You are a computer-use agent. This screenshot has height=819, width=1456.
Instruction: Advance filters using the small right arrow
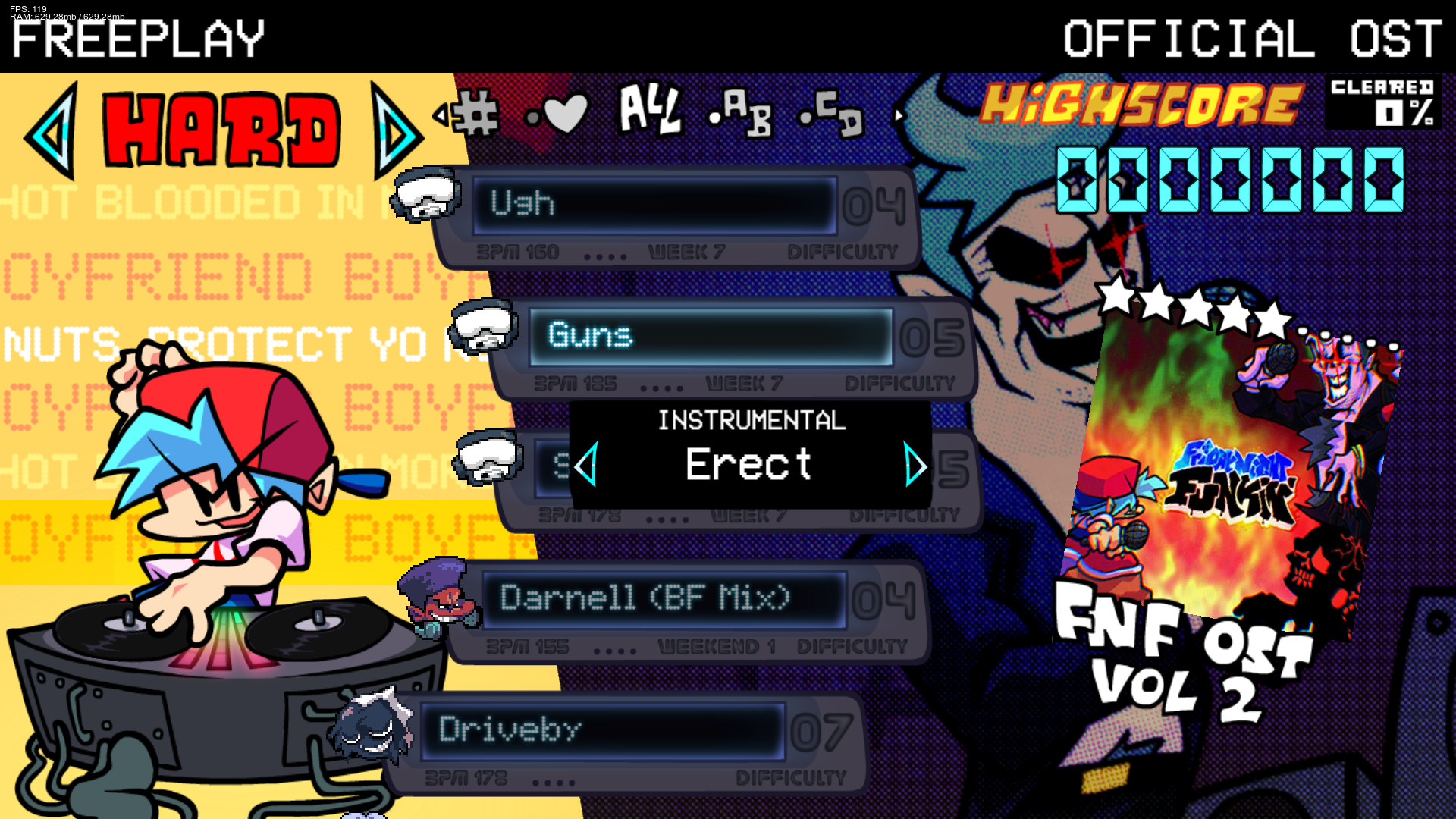point(900,115)
